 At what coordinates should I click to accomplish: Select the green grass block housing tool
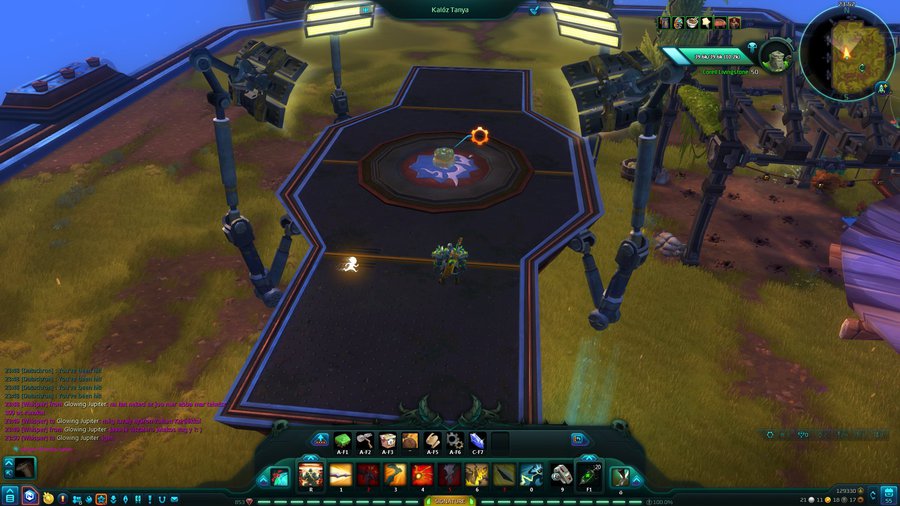click(x=342, y=440)
